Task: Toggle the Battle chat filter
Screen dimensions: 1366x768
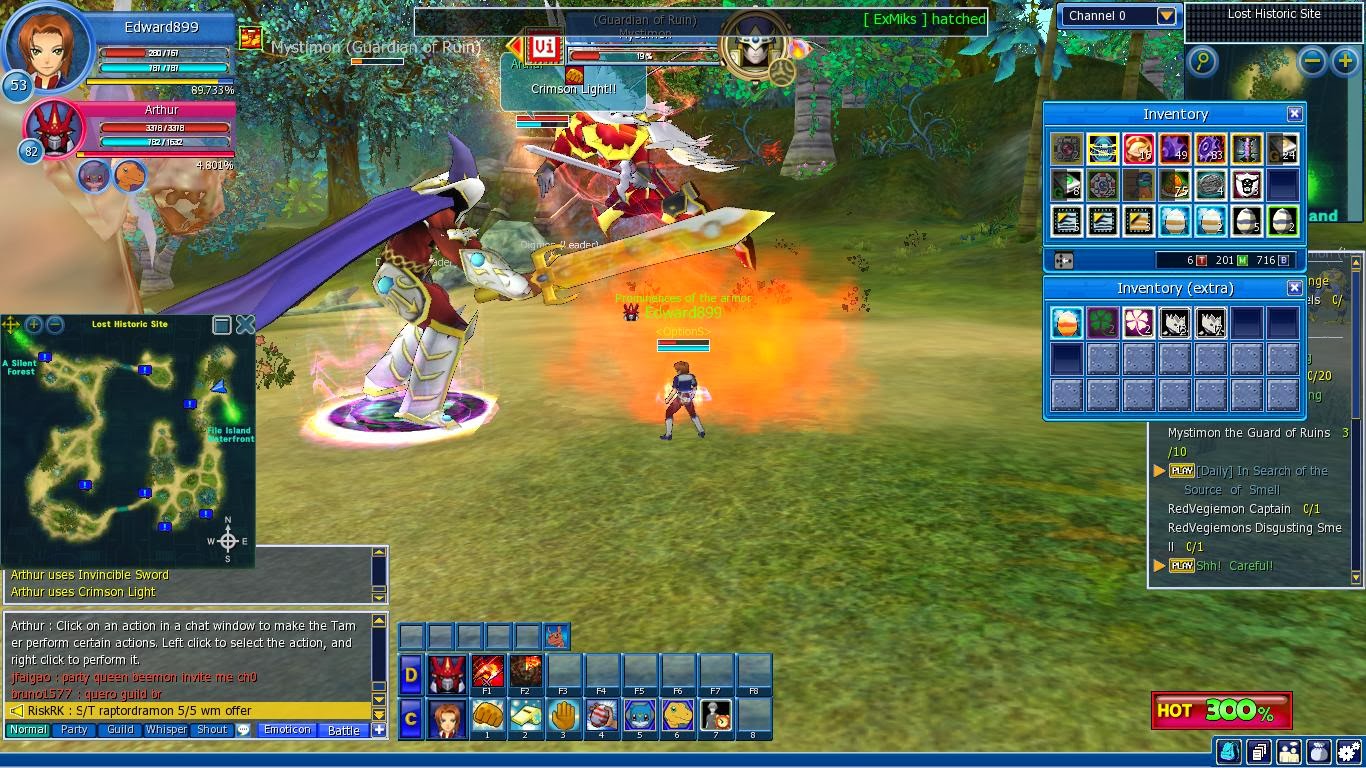Action: click(x=344, y=730)
